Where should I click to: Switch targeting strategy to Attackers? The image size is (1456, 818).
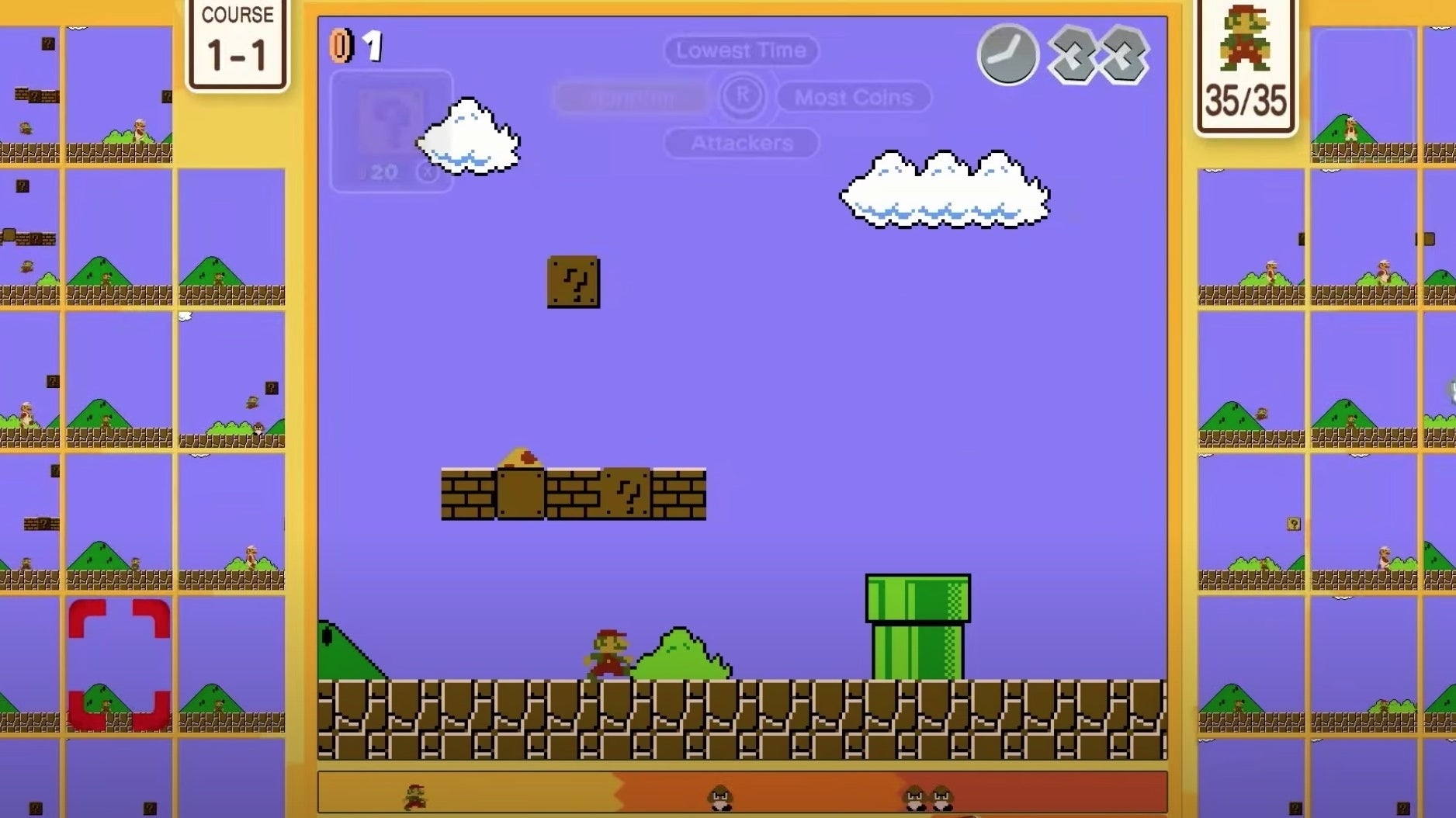[x=741, y=144]
